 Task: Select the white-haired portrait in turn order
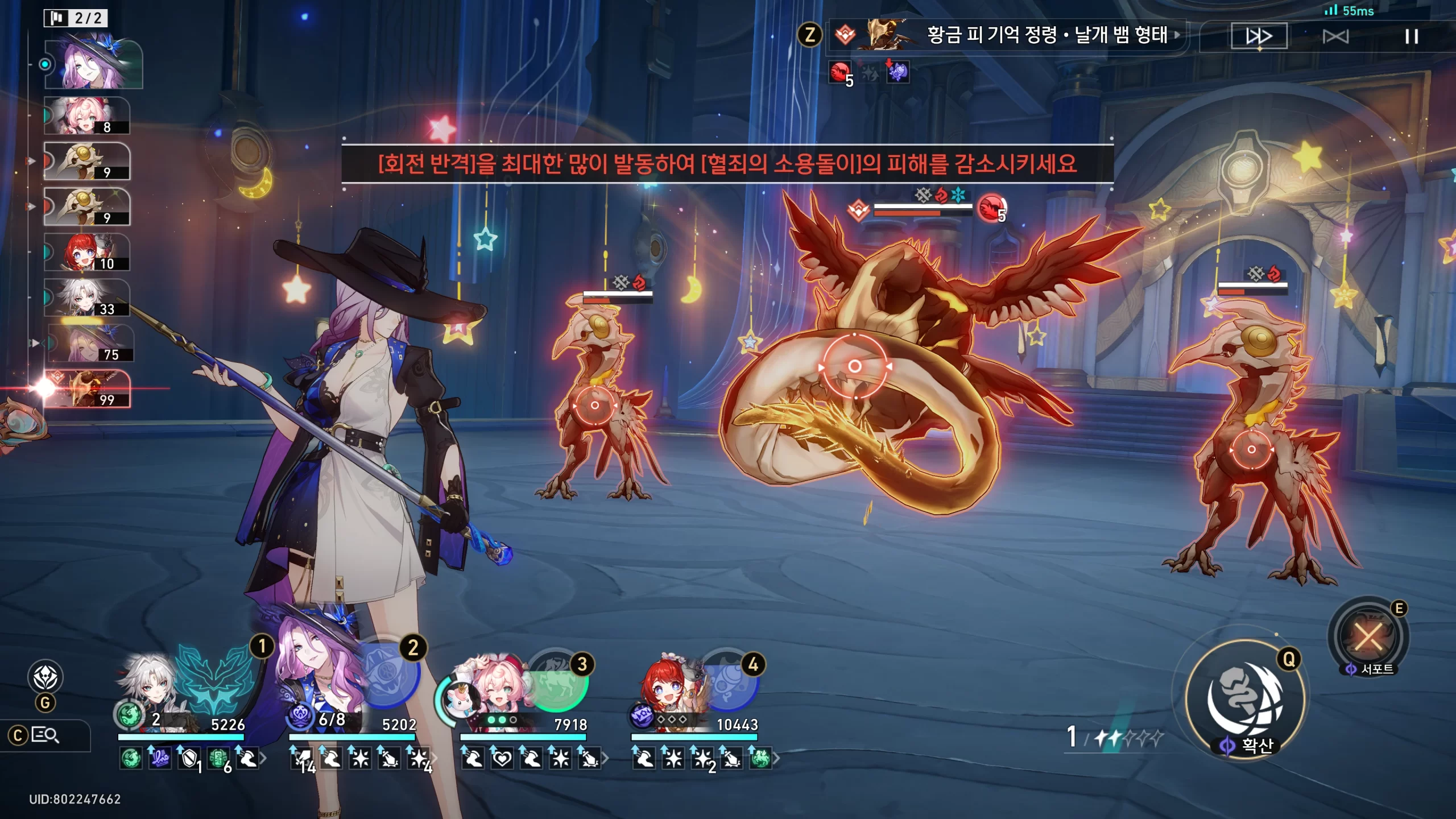tap(86, 298)
